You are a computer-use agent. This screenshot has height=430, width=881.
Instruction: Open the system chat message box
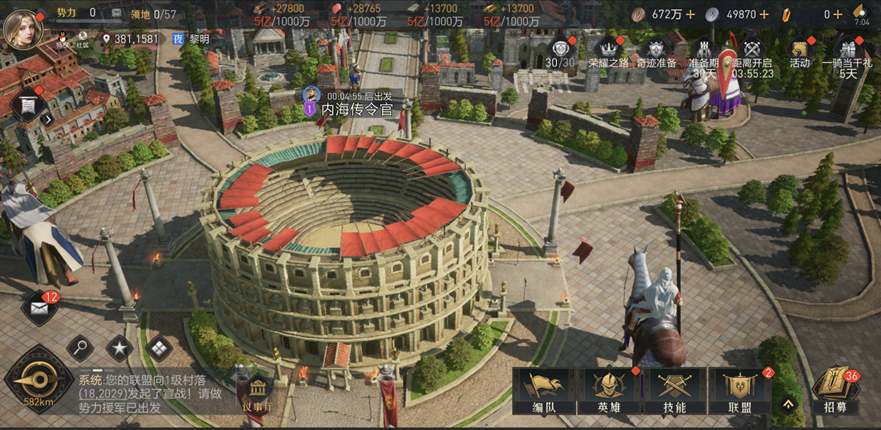click(155, 394)
